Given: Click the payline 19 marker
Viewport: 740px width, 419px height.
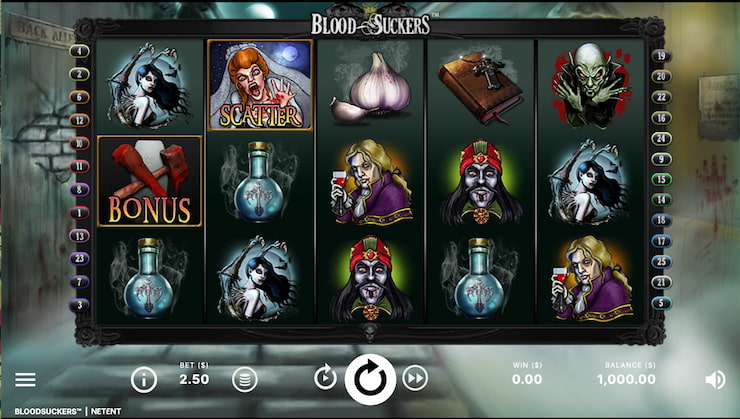Looking at the screenshot, I should coord(660,56).
